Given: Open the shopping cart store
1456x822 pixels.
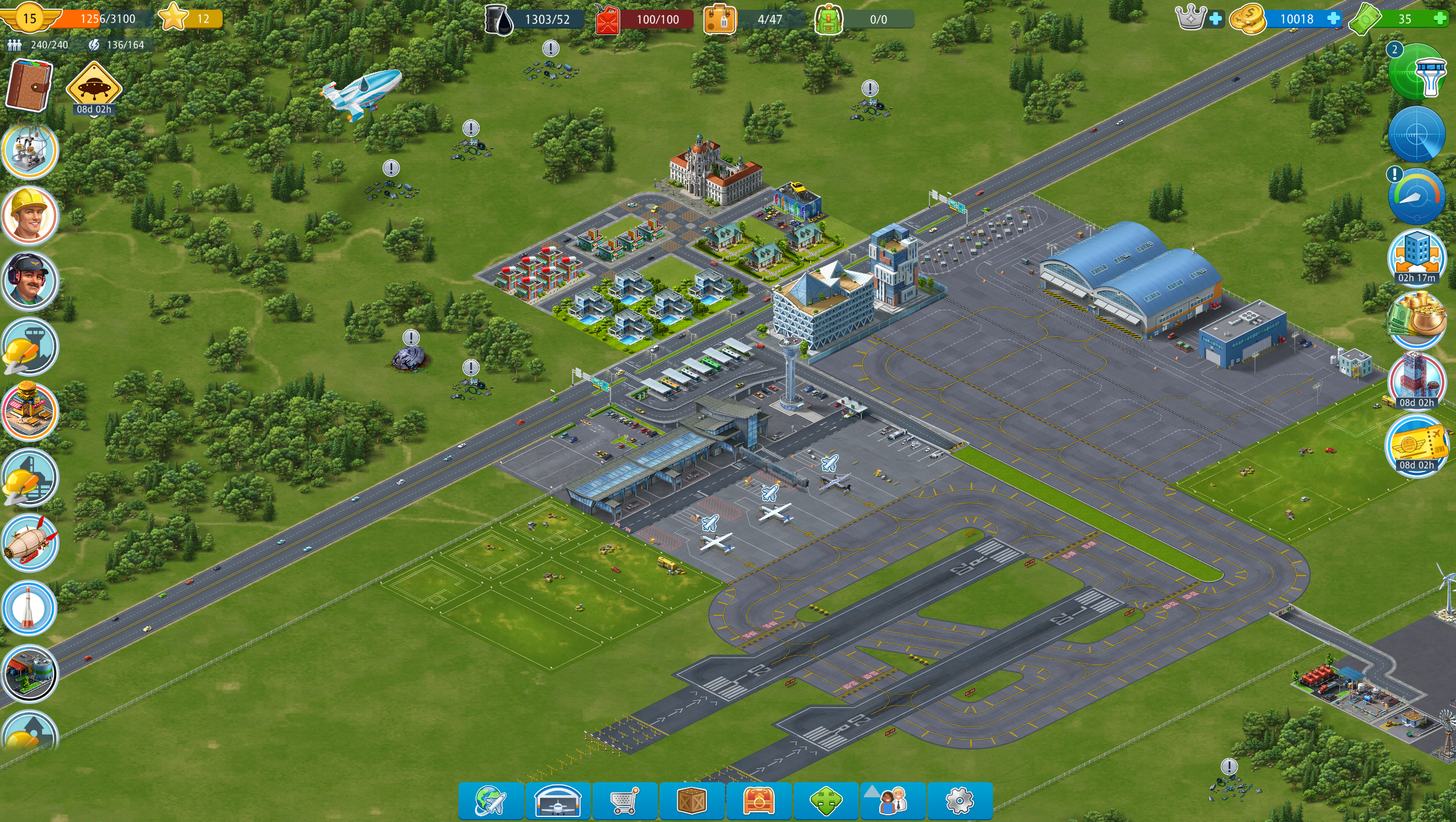Looking at the screenshot, I should 625,800.
